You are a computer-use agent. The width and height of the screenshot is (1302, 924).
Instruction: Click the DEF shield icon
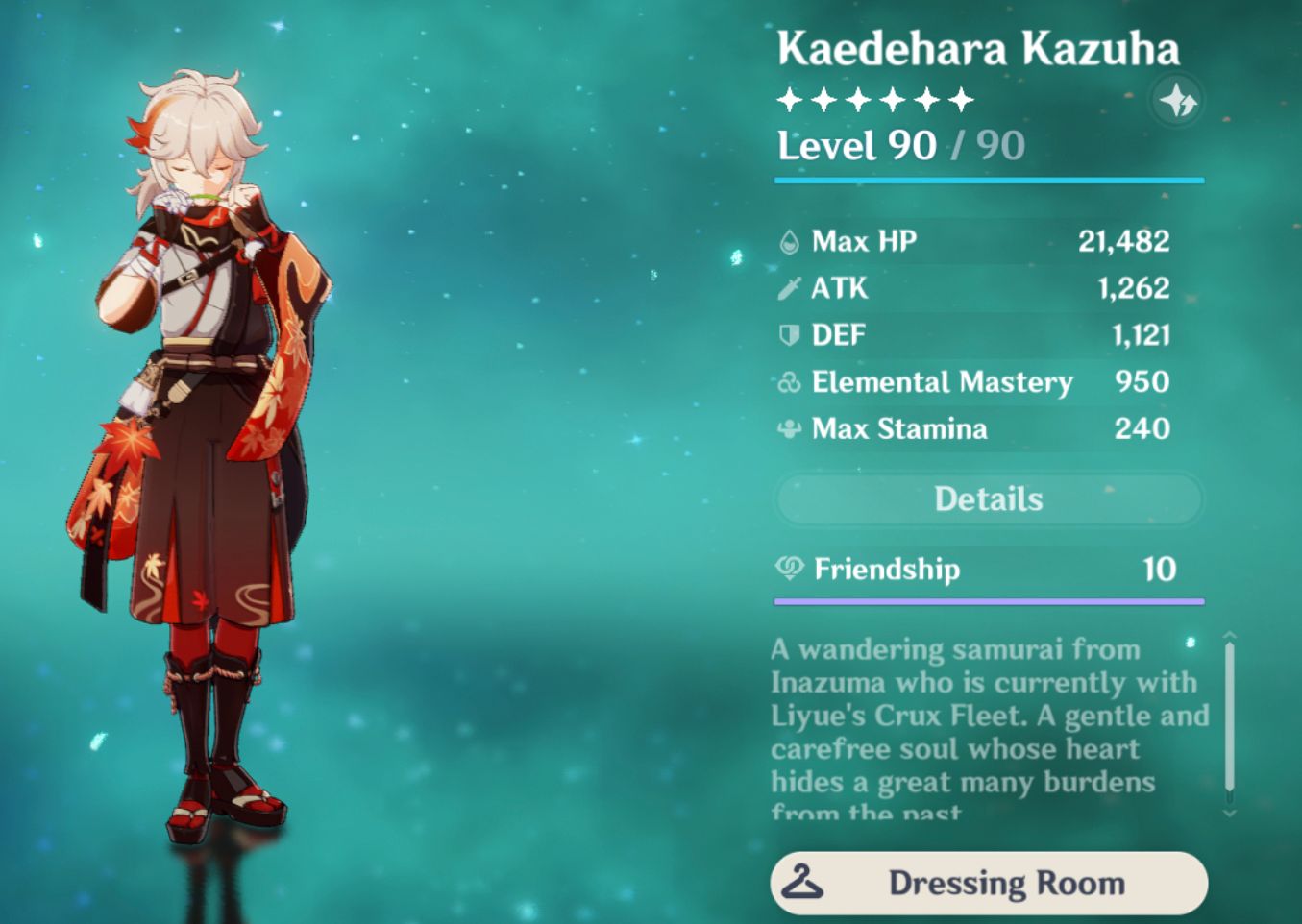(x=788, y=335)
